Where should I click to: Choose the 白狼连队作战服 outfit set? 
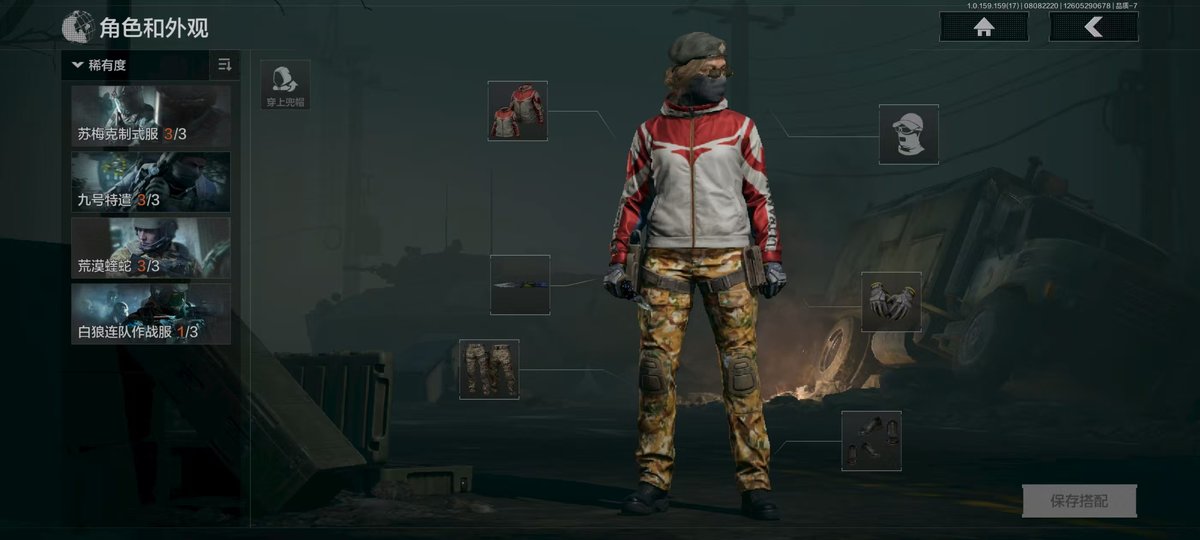coord(151,314)
